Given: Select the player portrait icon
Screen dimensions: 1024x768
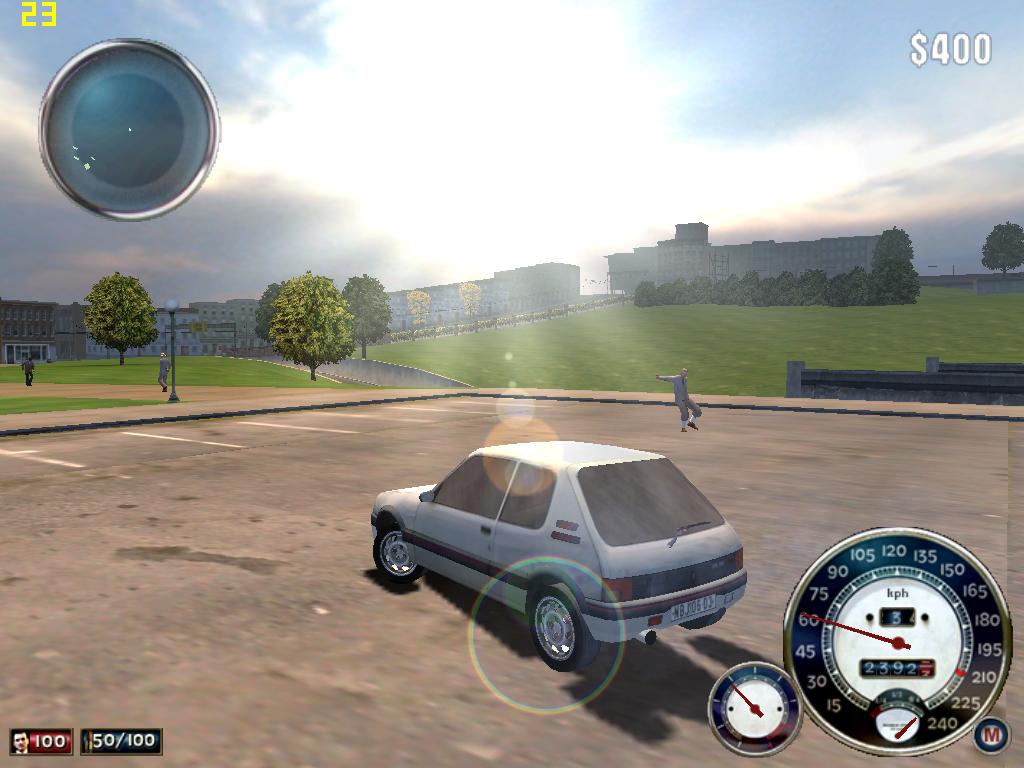Looking at the screenshot, I should [21, 741].
